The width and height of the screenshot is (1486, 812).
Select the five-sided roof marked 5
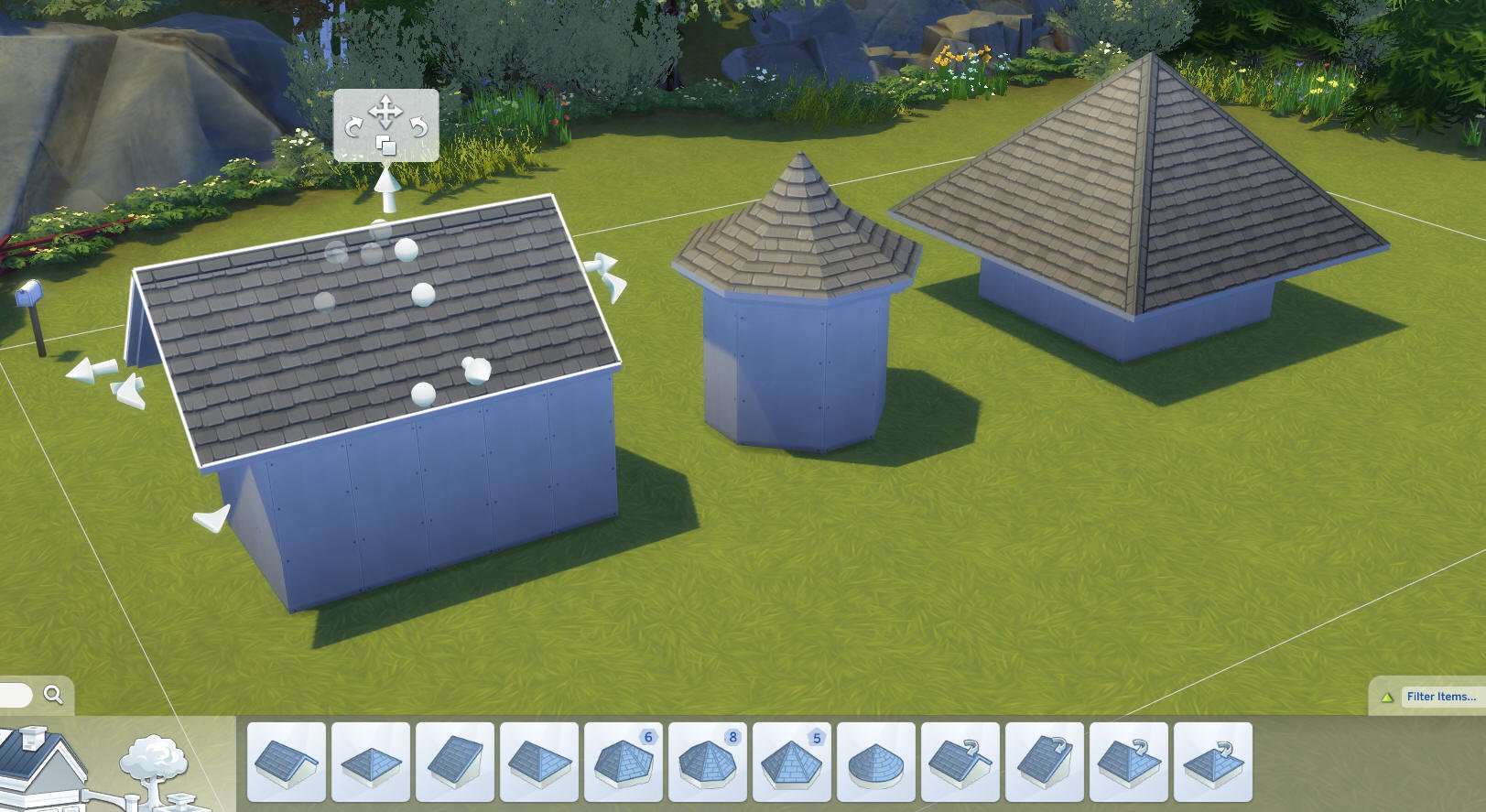(792, 762)
